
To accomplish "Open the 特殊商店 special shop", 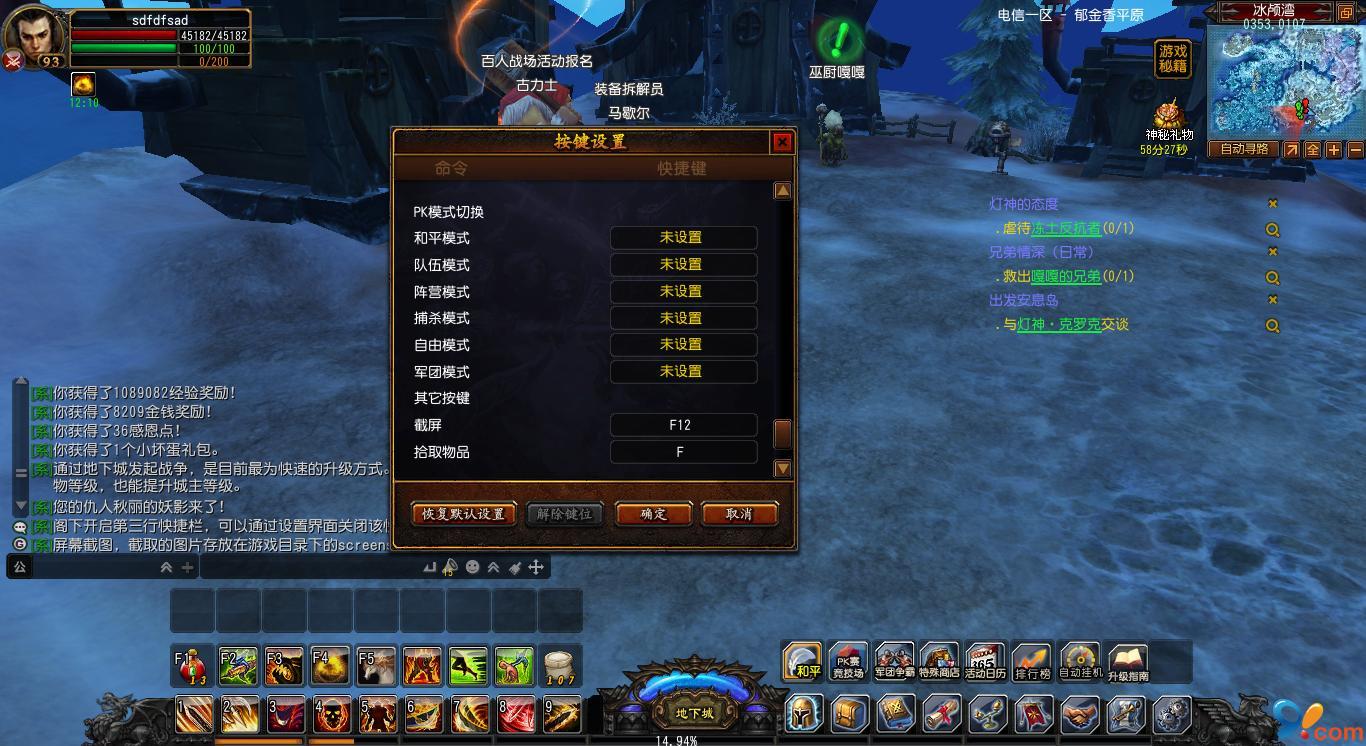I will point(939,661).
